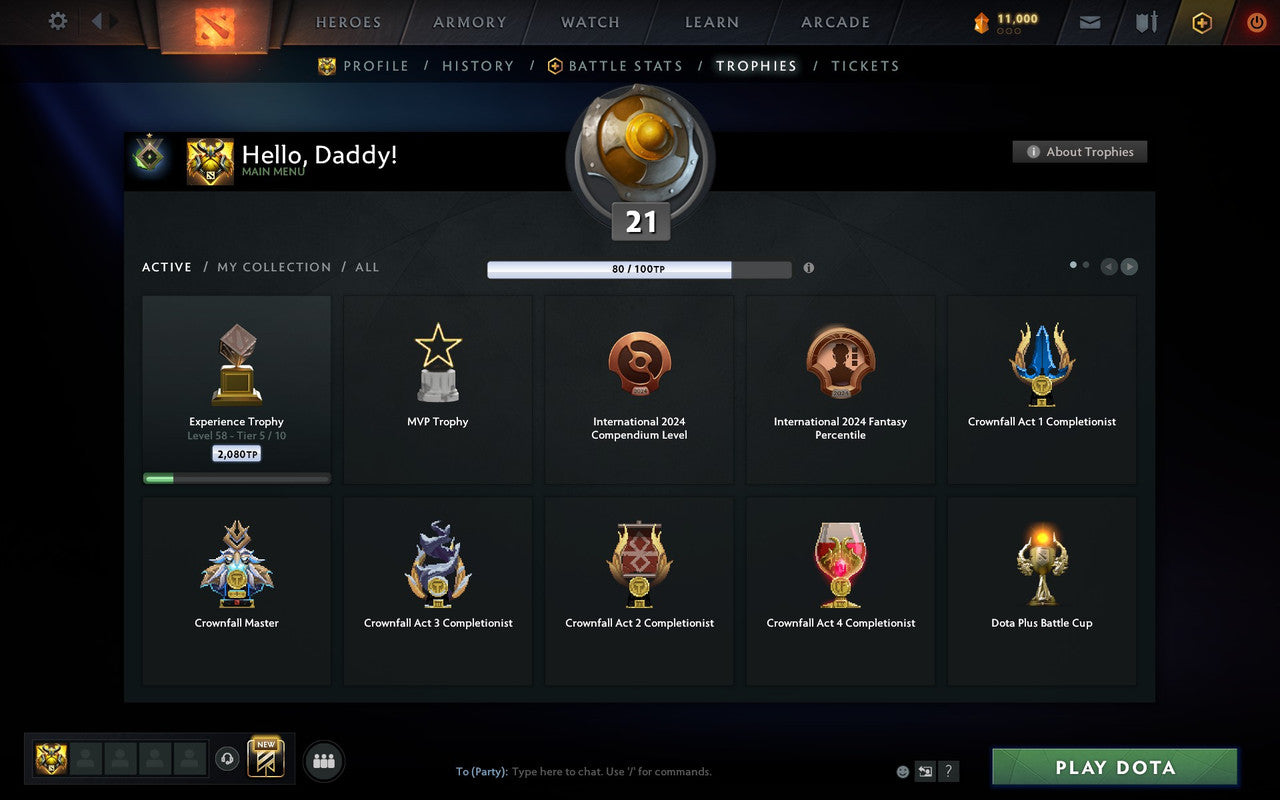Open the BATTLE STATS menu item
Image resolution: width=1280 pixels, height=800 pixels.
point(625,66)
